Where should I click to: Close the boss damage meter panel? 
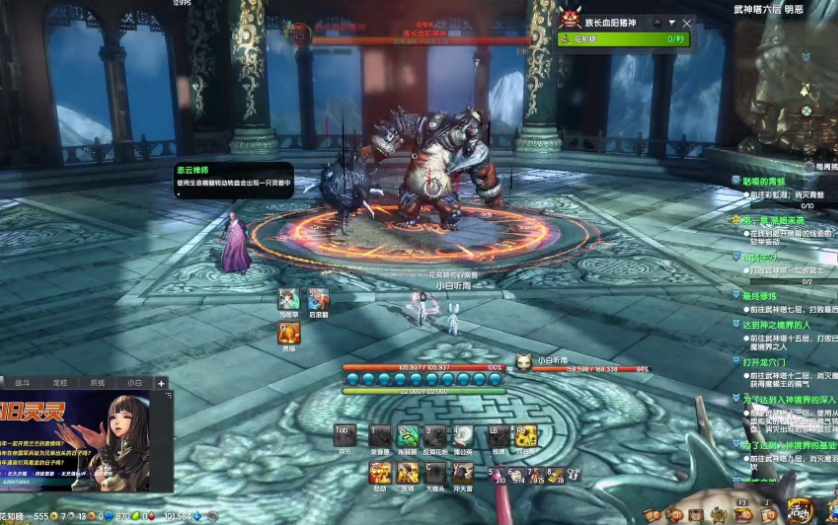(x=686, y=22)
